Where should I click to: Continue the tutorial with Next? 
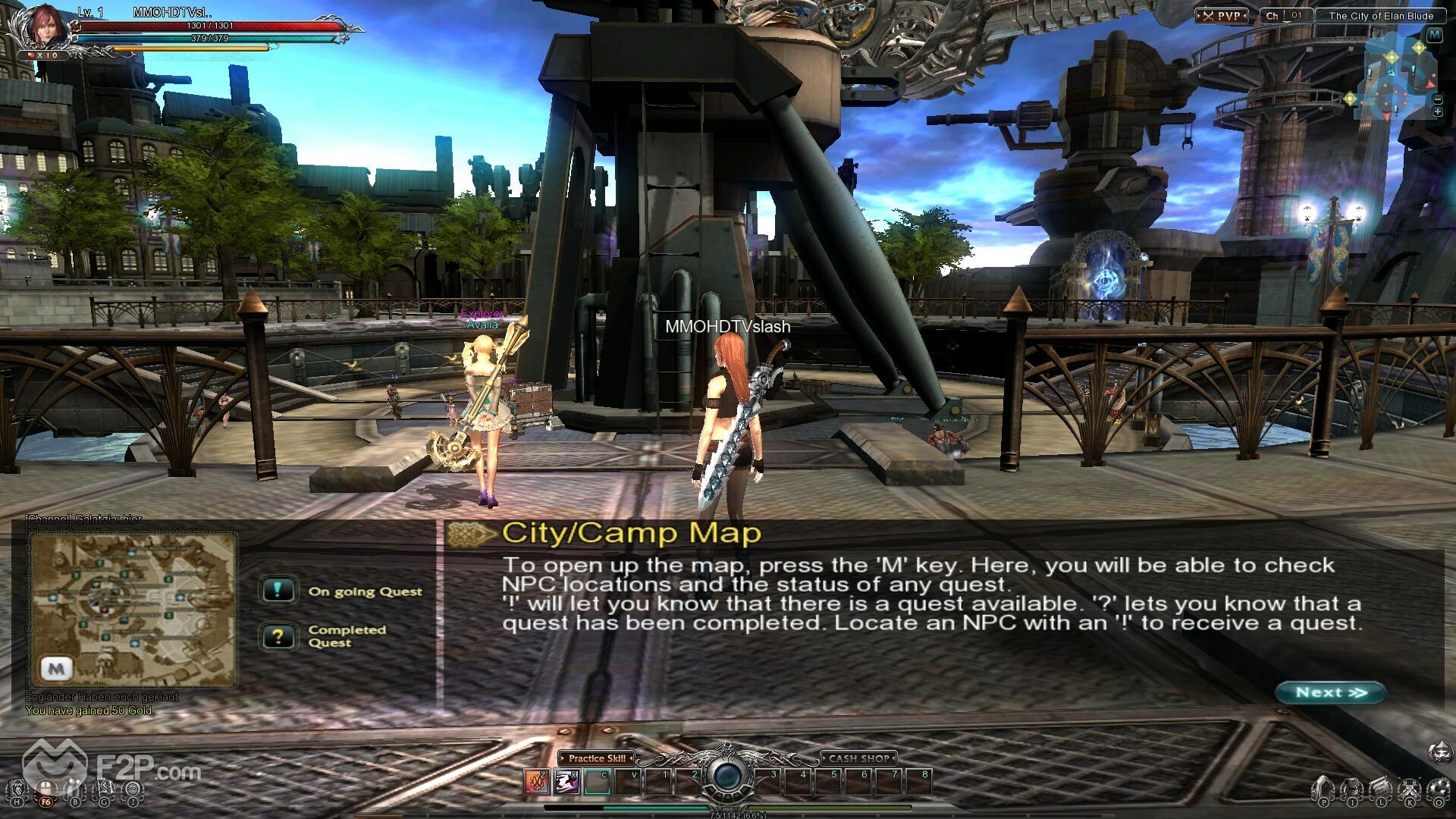tap(1331, 692)
